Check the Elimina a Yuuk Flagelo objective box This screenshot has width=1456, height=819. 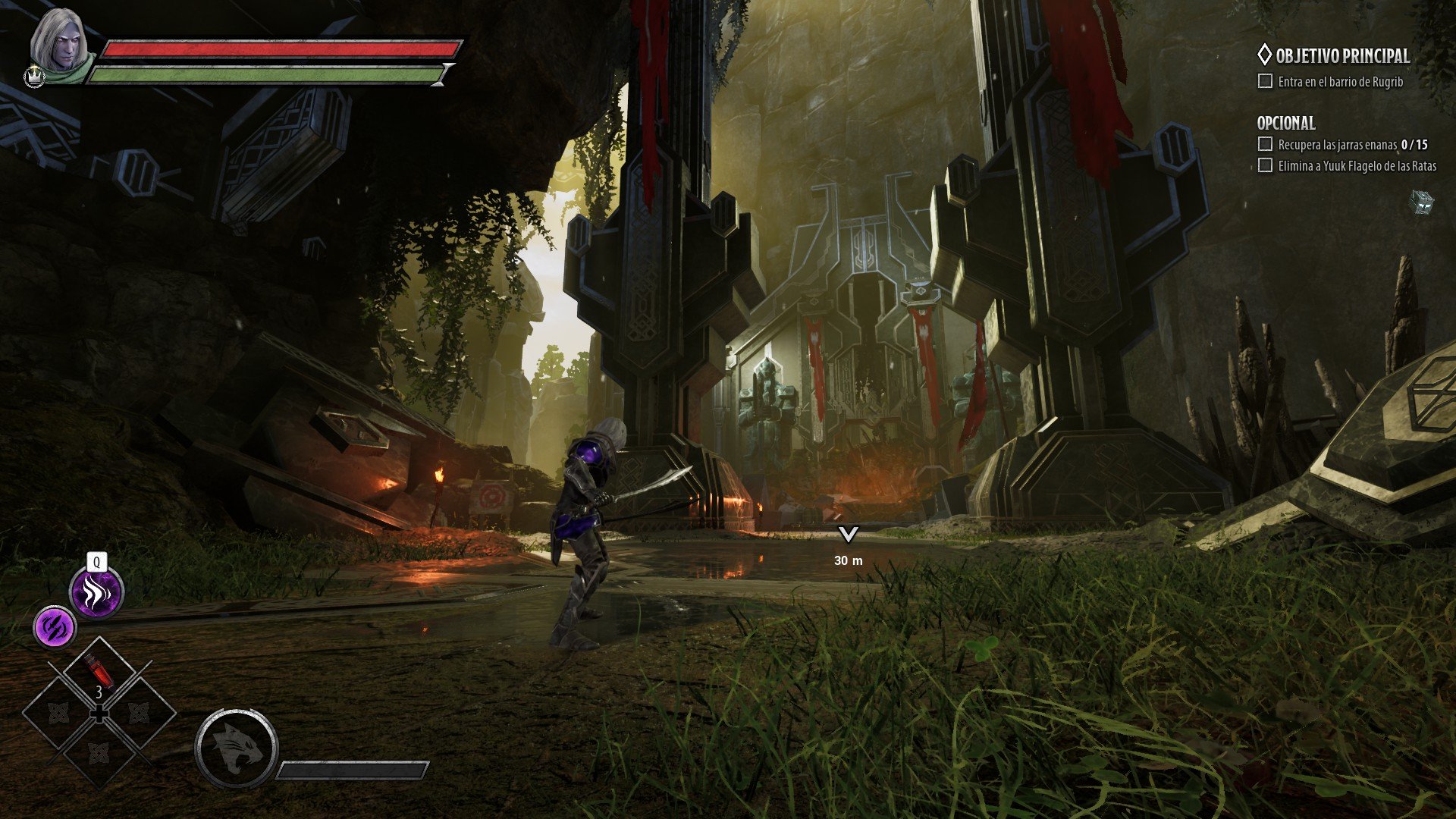[1265, 165]
